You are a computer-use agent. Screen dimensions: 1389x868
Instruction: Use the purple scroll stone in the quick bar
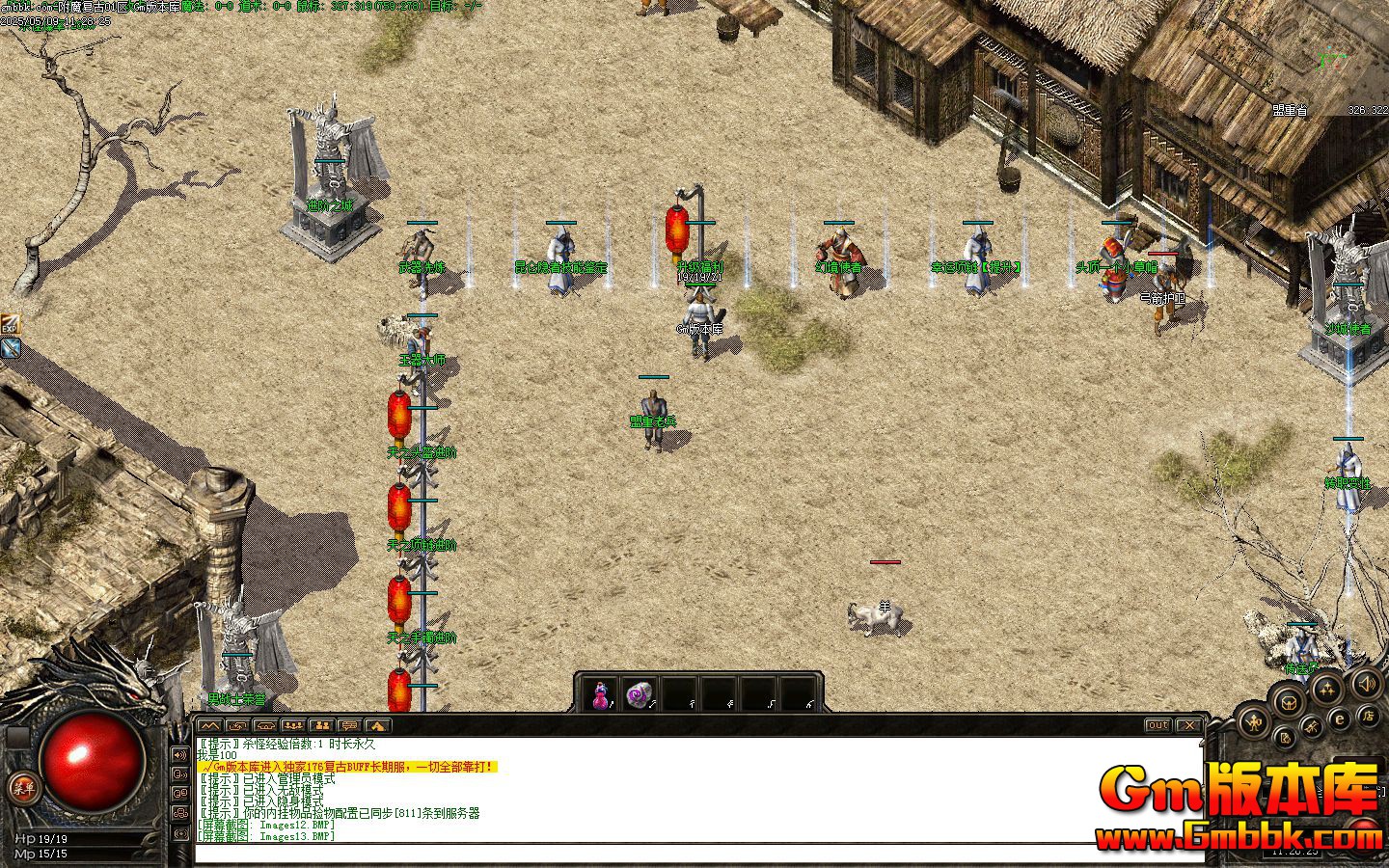coord(639,694)
